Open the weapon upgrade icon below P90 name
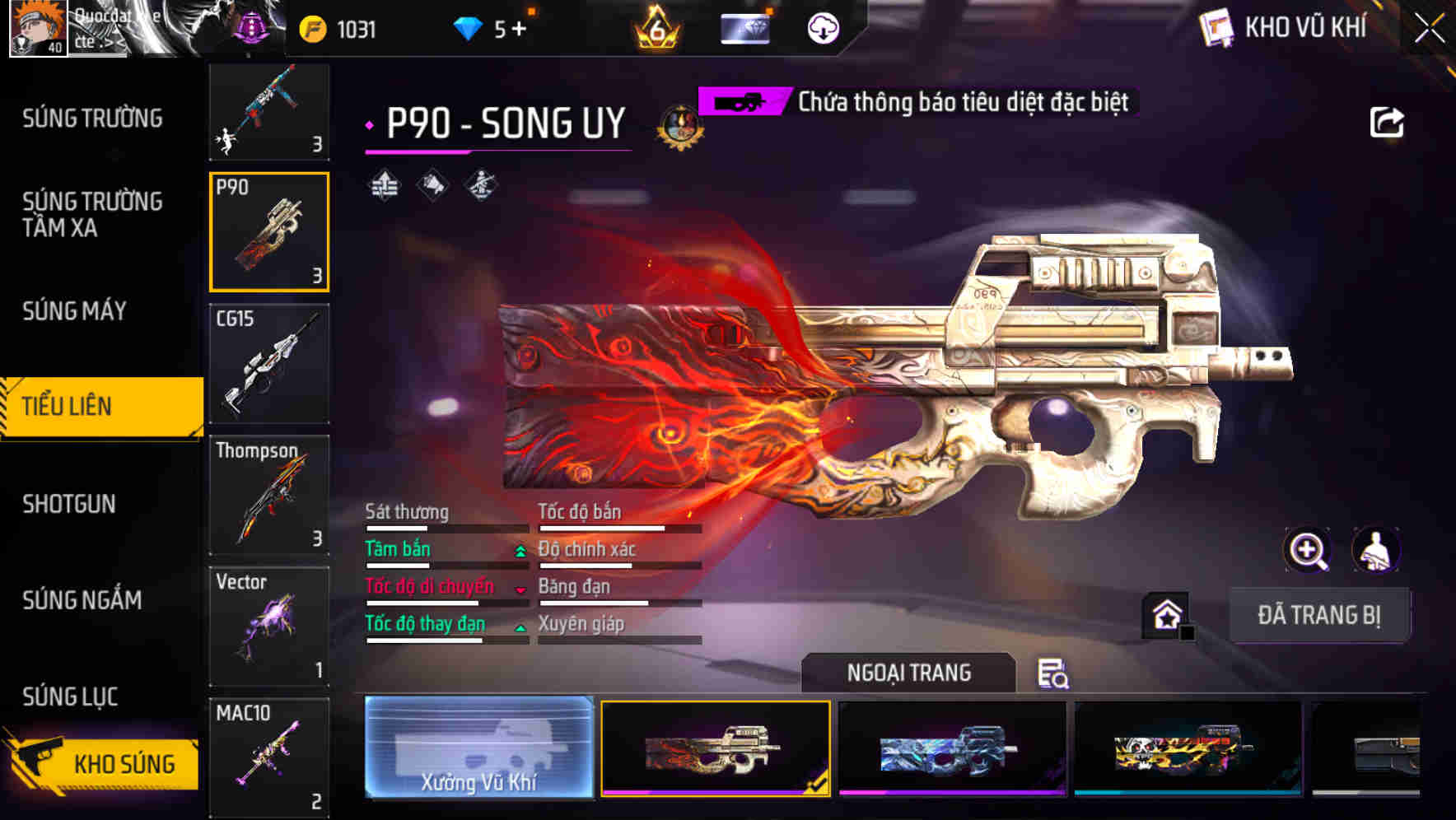This screenshot has height=820, width=1456. (383, 184)
